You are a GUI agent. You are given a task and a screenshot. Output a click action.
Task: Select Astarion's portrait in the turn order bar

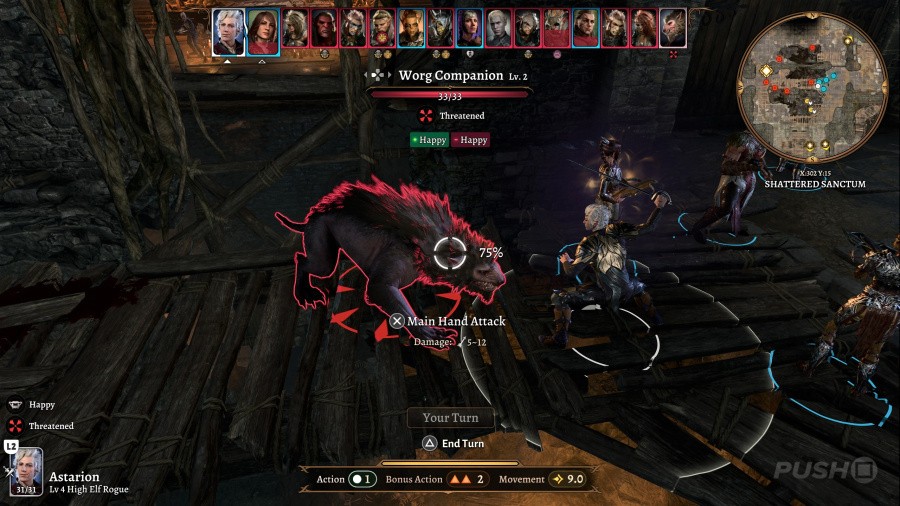228,31
